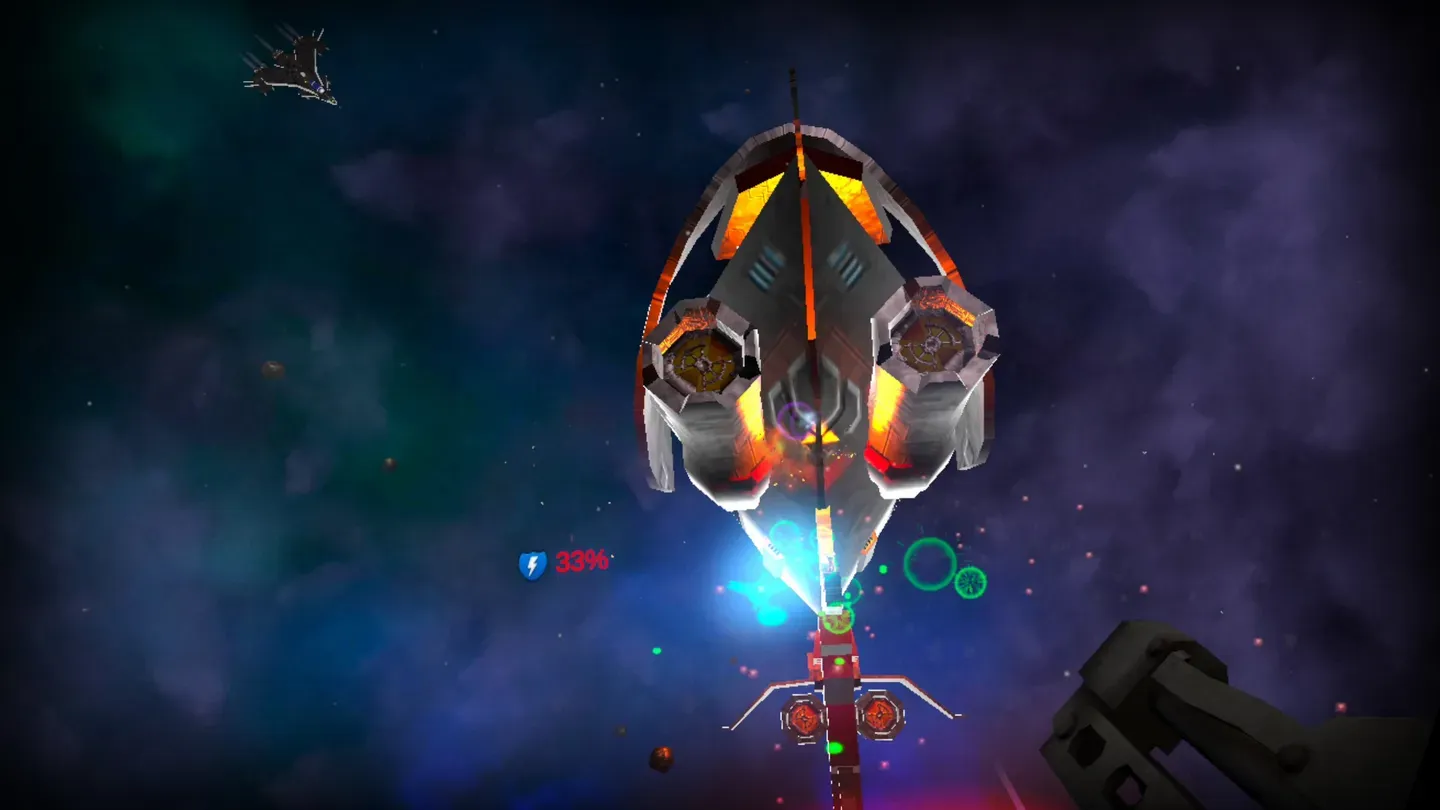Screen dimensions: 1440x810
Task: Click the enemy ship's right engine turbine
Action: (930, 345)
